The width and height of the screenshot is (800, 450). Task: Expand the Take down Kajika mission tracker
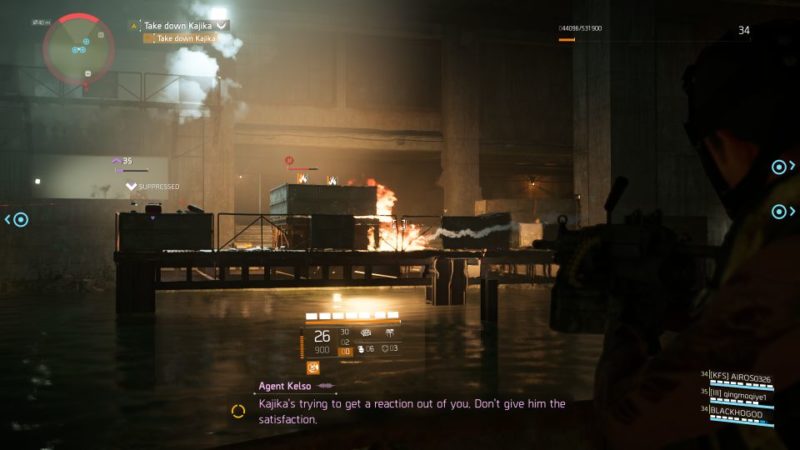pos(222,25)
